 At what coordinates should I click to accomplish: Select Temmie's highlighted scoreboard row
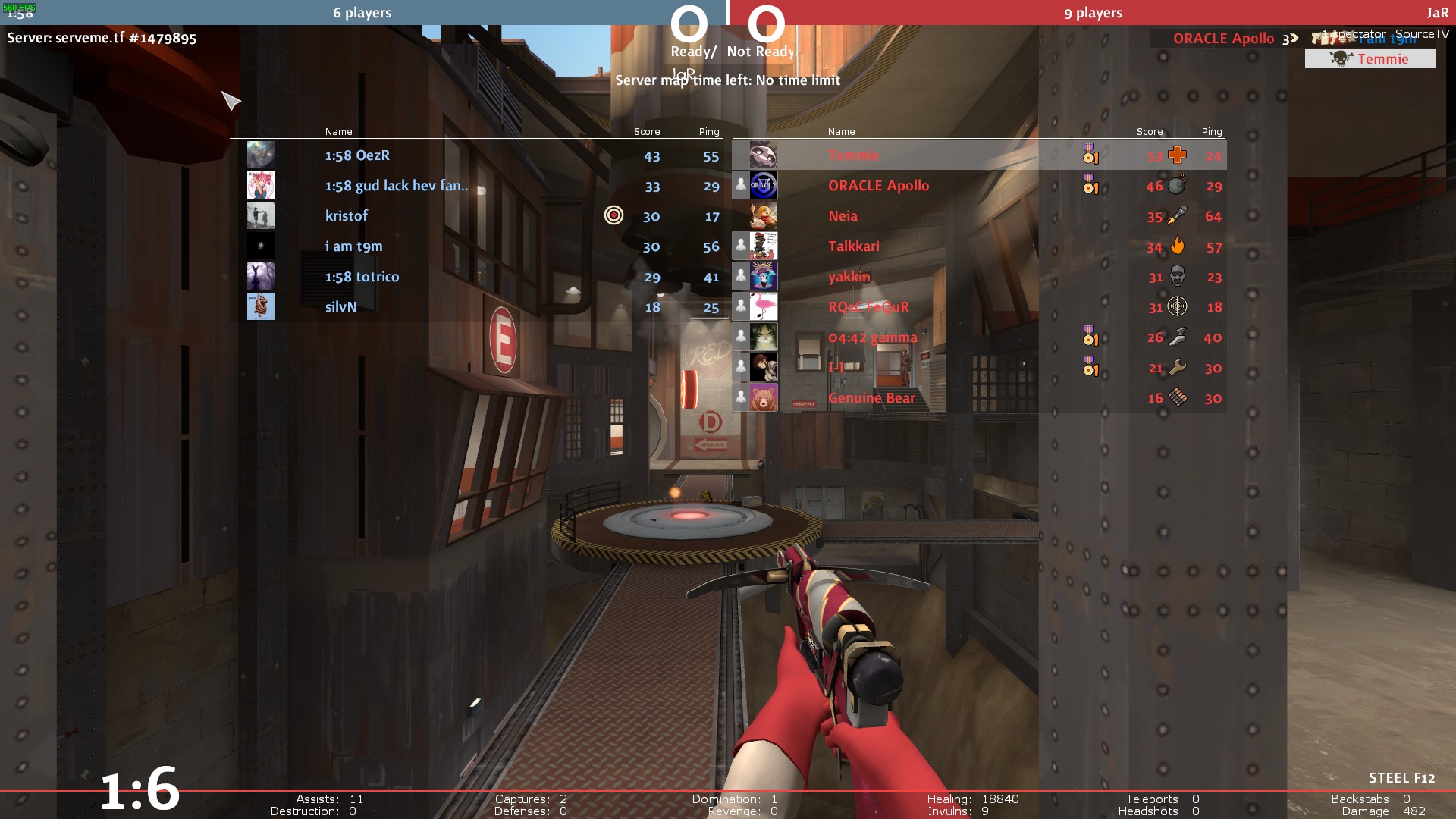(853, 155)
